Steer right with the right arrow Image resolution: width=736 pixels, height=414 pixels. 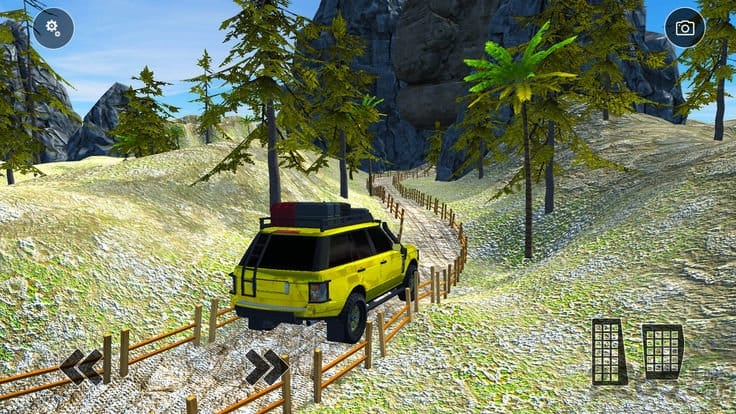266,366
